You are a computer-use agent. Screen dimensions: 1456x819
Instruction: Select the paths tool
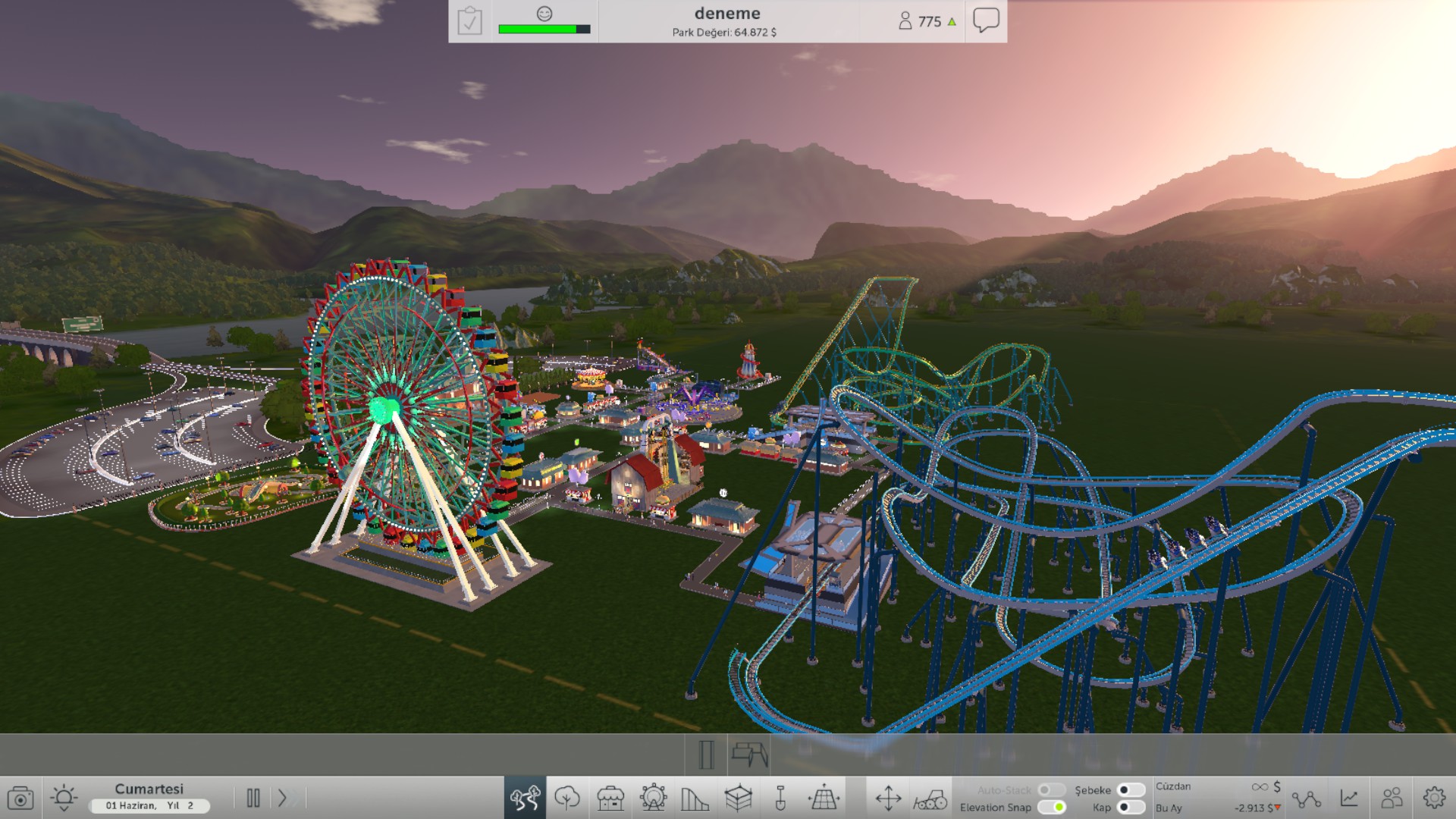pyautogui.click(x=527, y=797)
